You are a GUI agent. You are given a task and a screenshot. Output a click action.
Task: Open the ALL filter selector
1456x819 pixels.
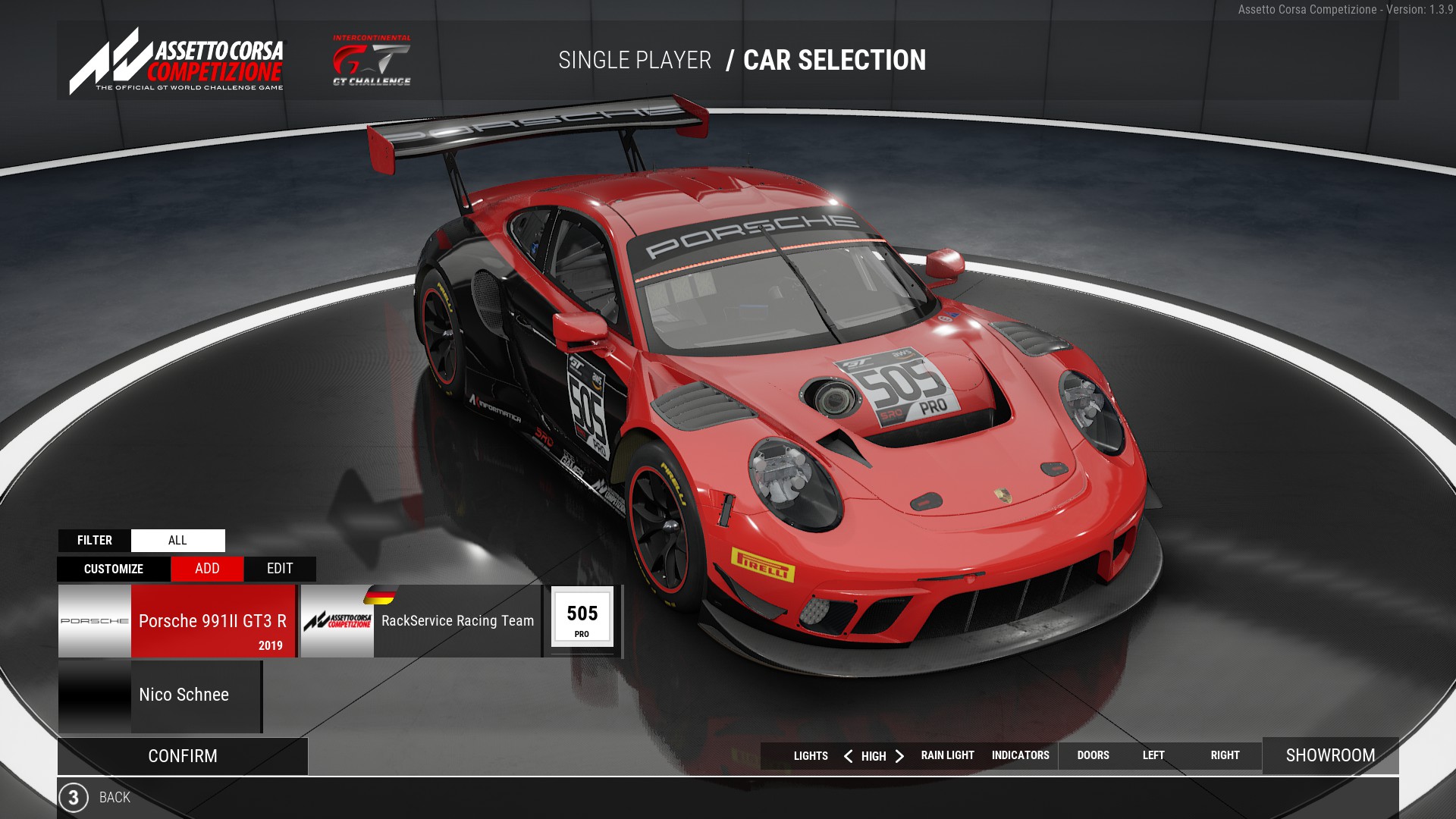[177, 541]
